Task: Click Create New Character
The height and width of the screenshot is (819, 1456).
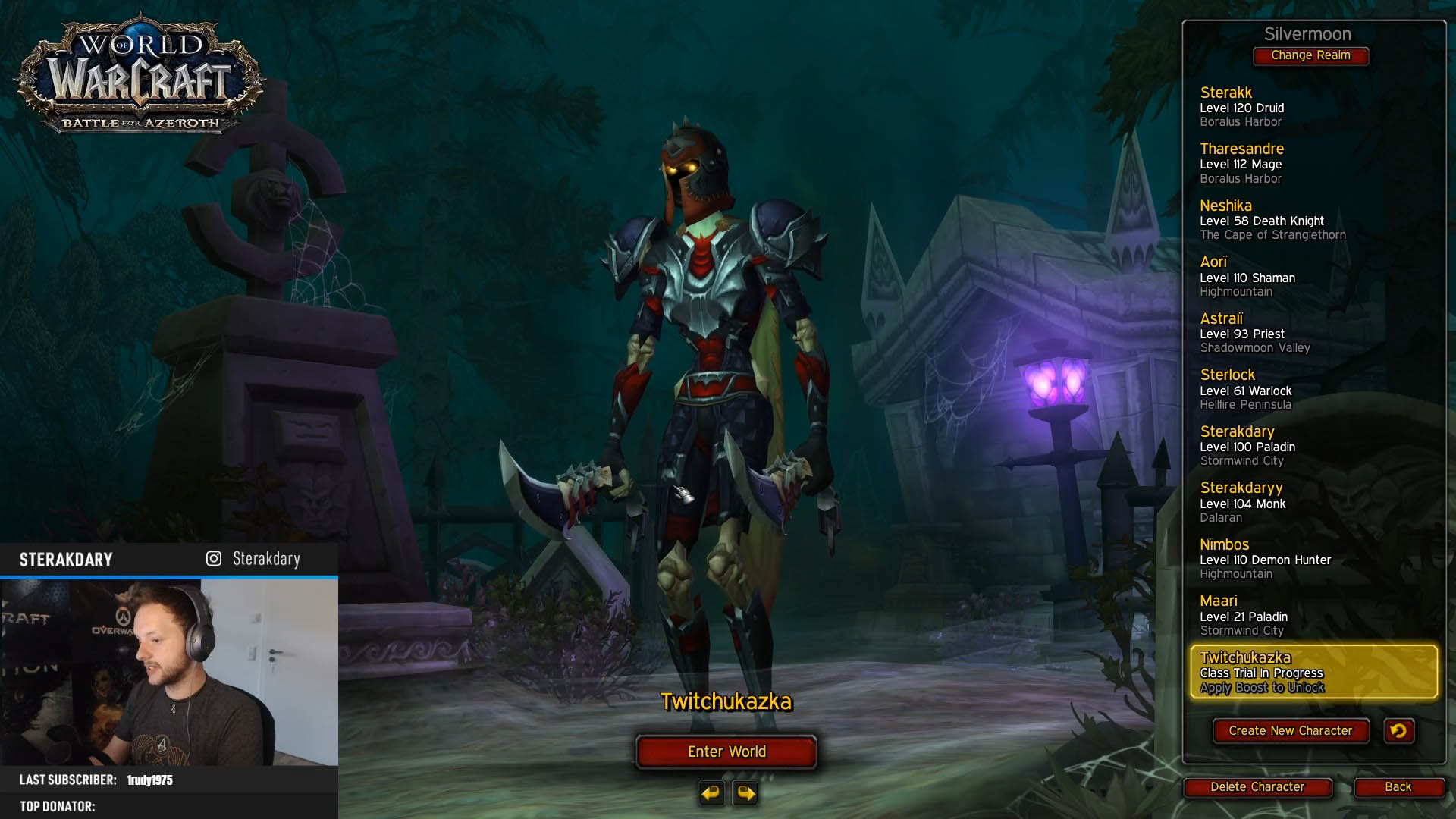Action: tap(1290, 730)
